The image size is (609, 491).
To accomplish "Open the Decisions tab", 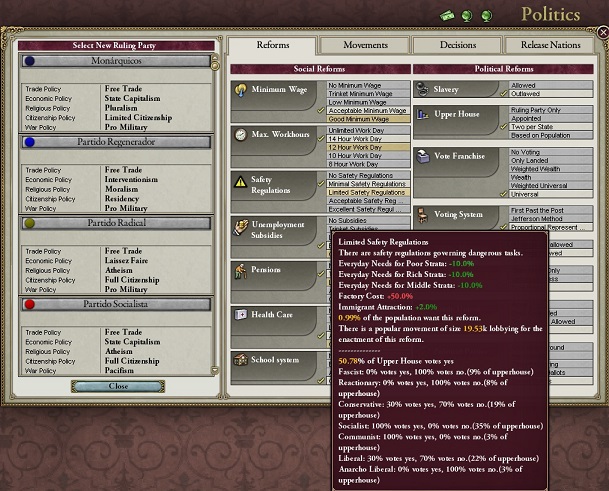I will point(457,45).
